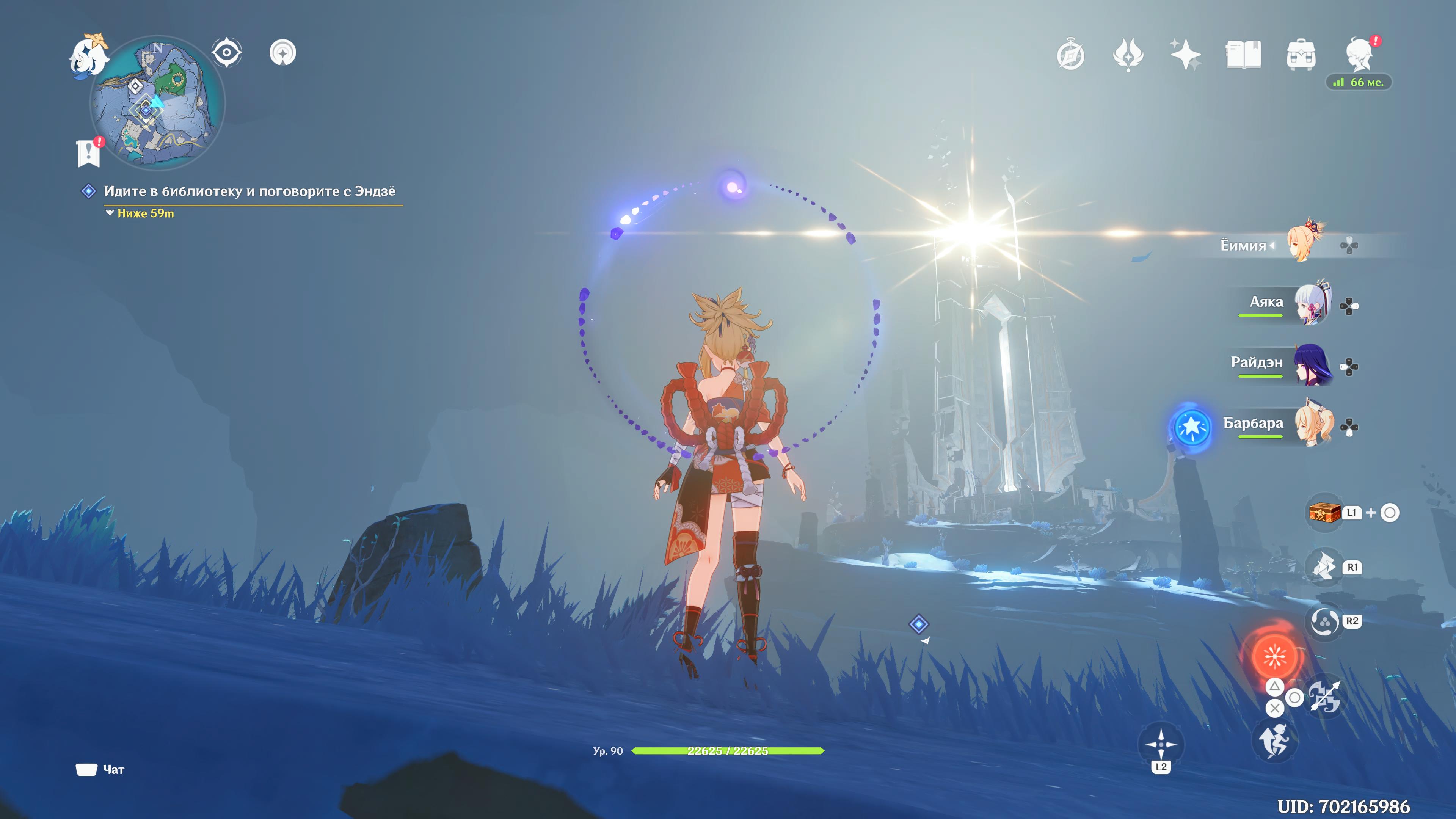Open the character profile icon with alert
Viewport: 1456px width, 819px height.
pos(1360,54)
